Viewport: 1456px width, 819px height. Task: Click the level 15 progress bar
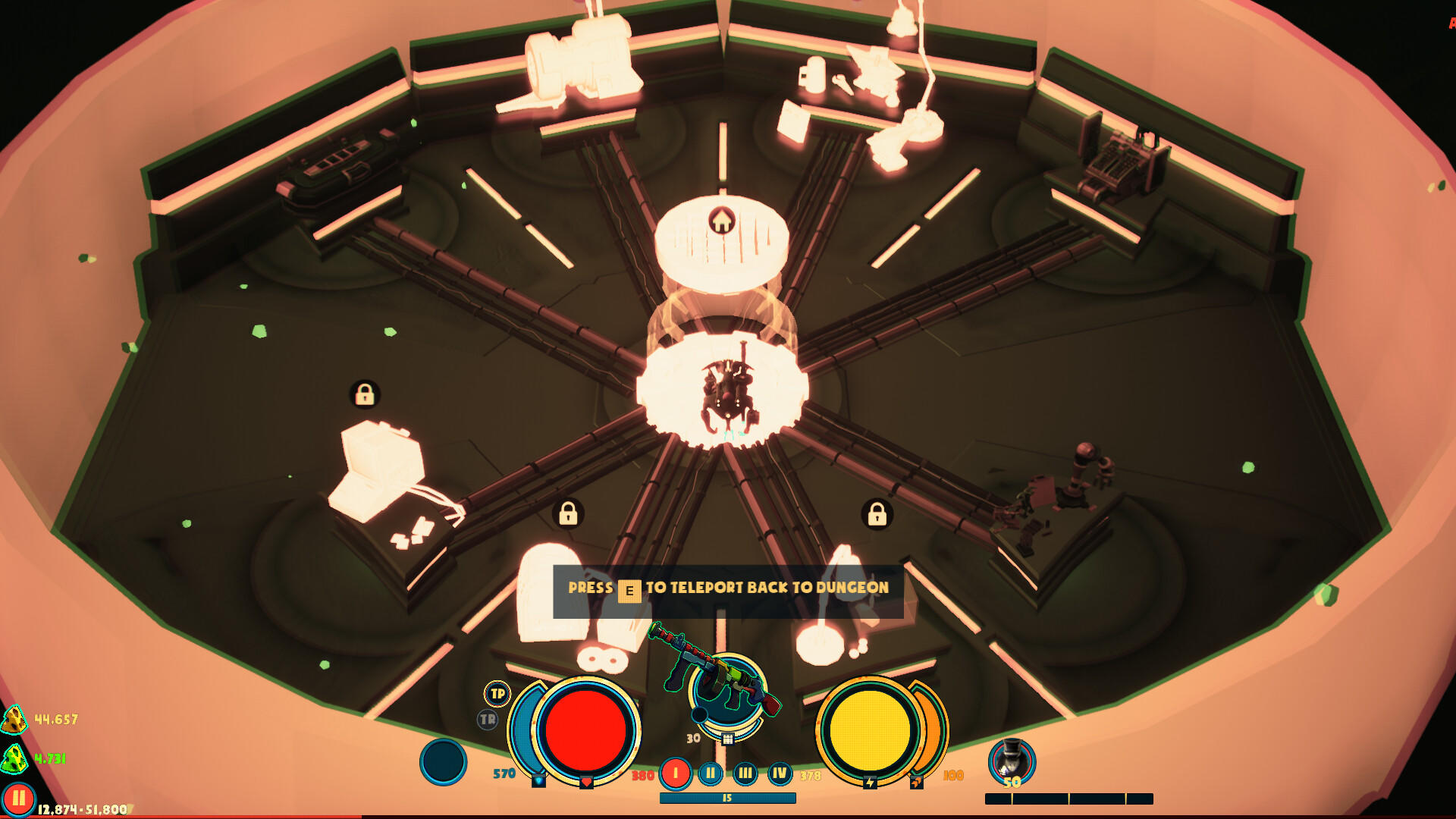point(726,798)
